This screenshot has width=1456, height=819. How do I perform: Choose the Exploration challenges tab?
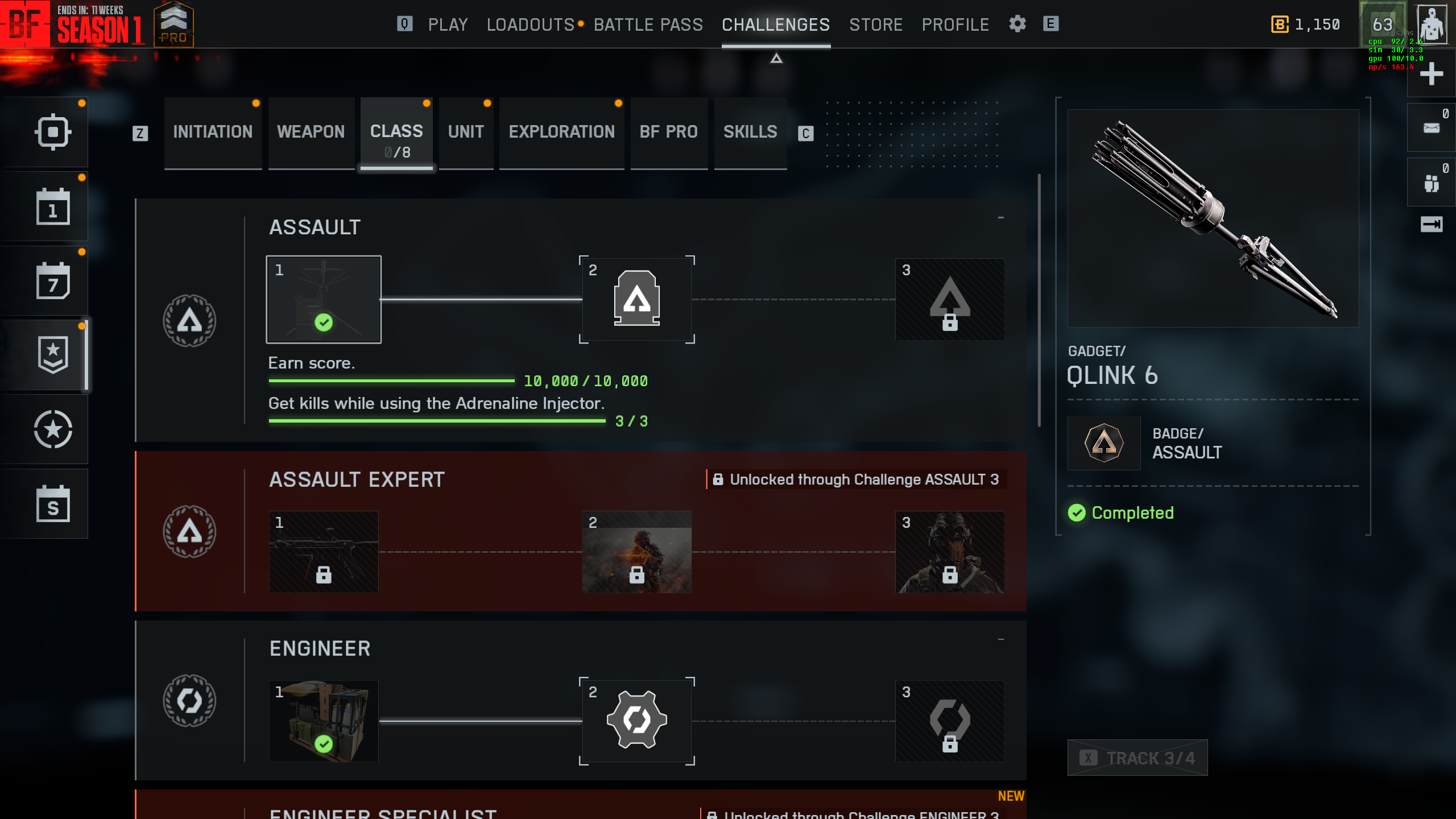561,132
